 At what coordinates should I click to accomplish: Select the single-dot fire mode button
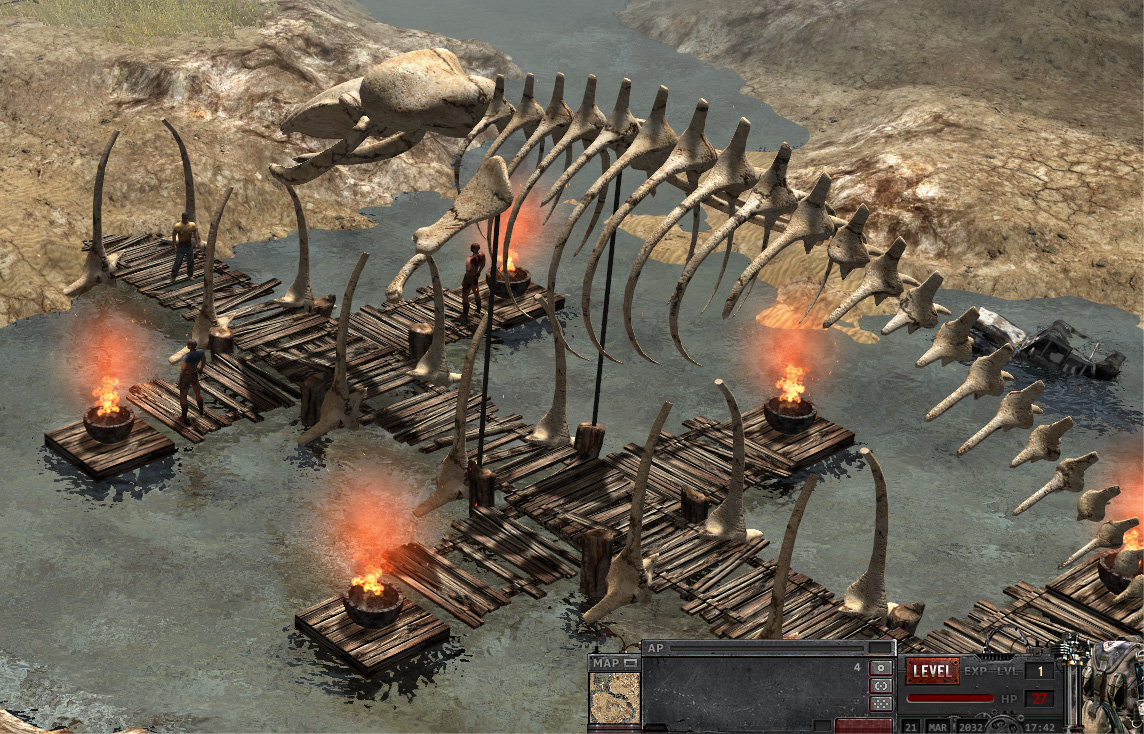[881, 667]
